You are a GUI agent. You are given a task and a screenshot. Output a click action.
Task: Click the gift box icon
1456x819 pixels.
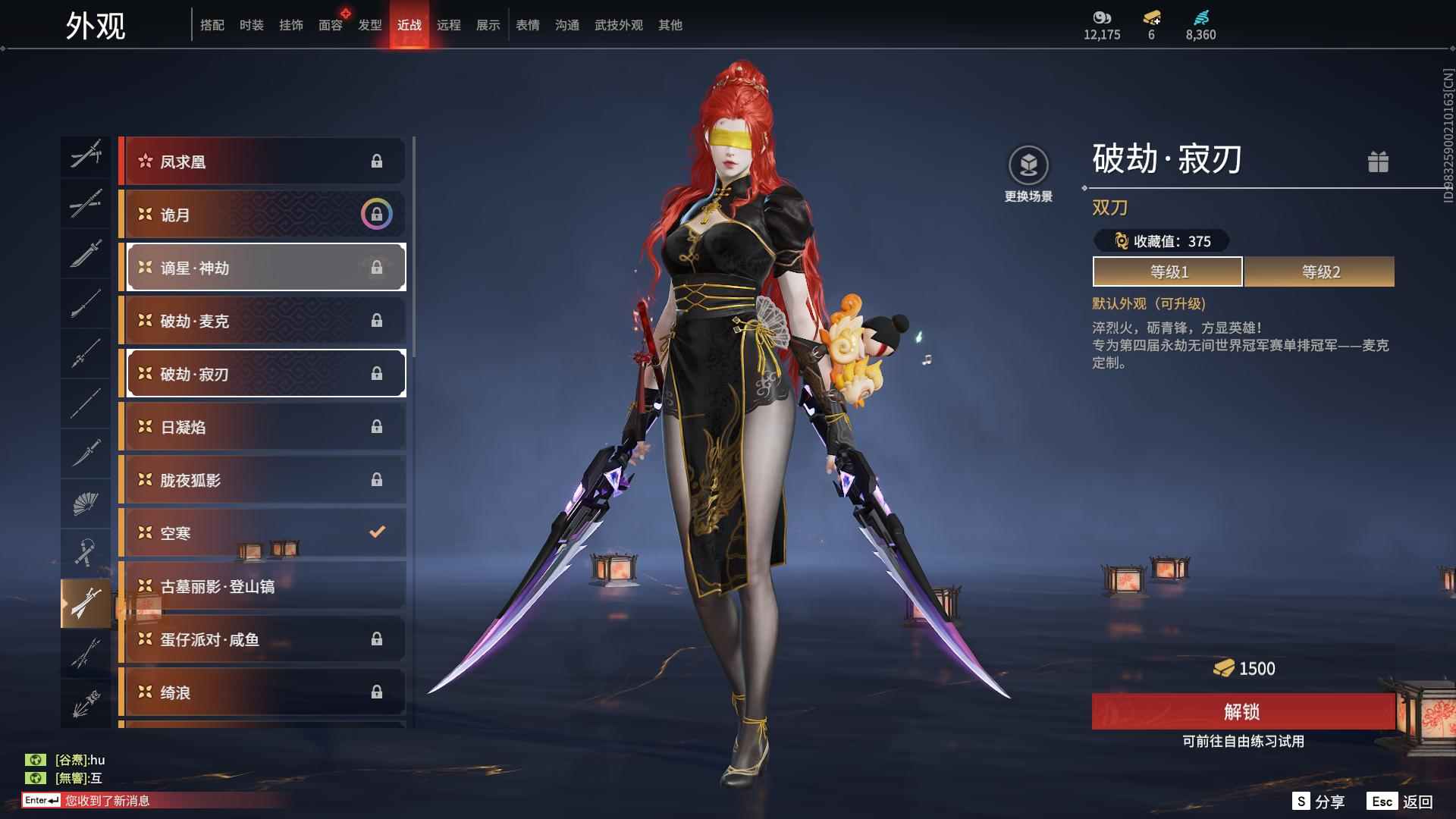pos(1378,162)
